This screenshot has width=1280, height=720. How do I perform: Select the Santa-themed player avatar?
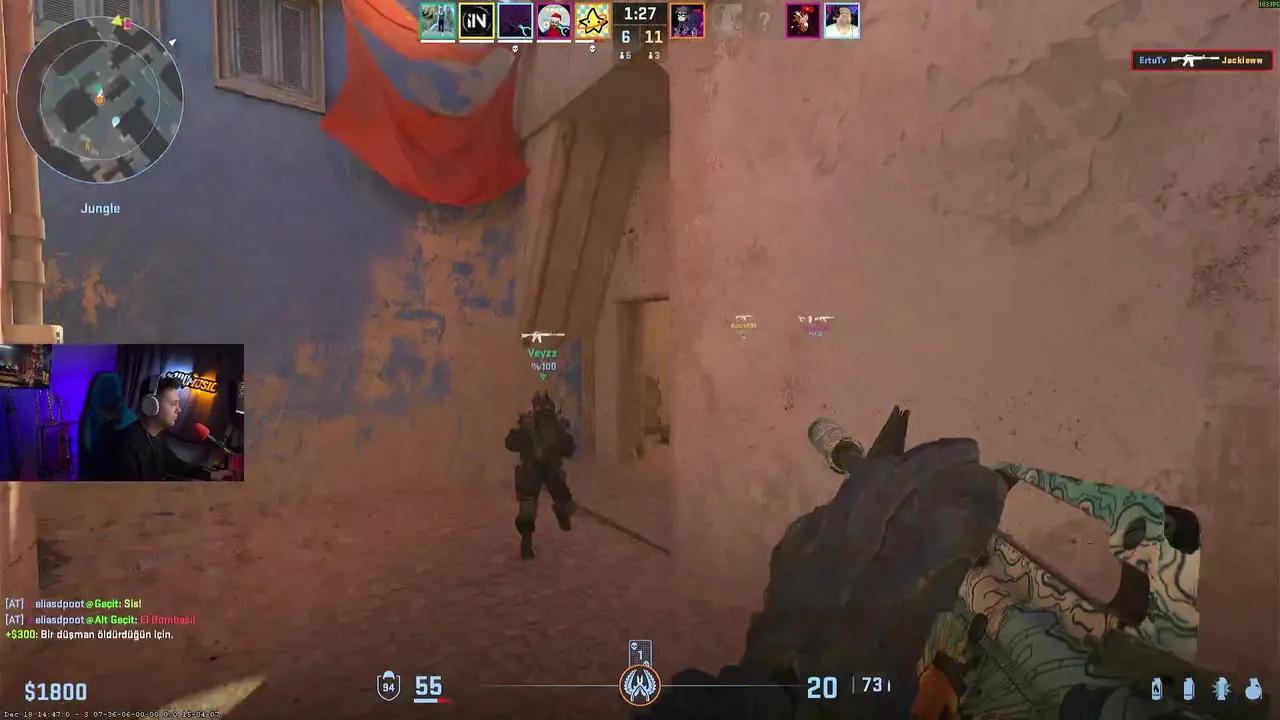(552, 21)
